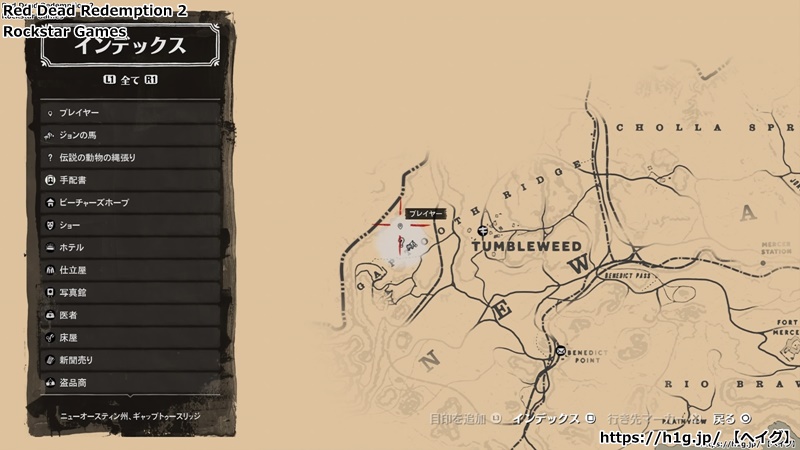Screen dimensions: 800x450
Task: Select ピーチャーズホープ in the list
Action: [x=130, y=203]
